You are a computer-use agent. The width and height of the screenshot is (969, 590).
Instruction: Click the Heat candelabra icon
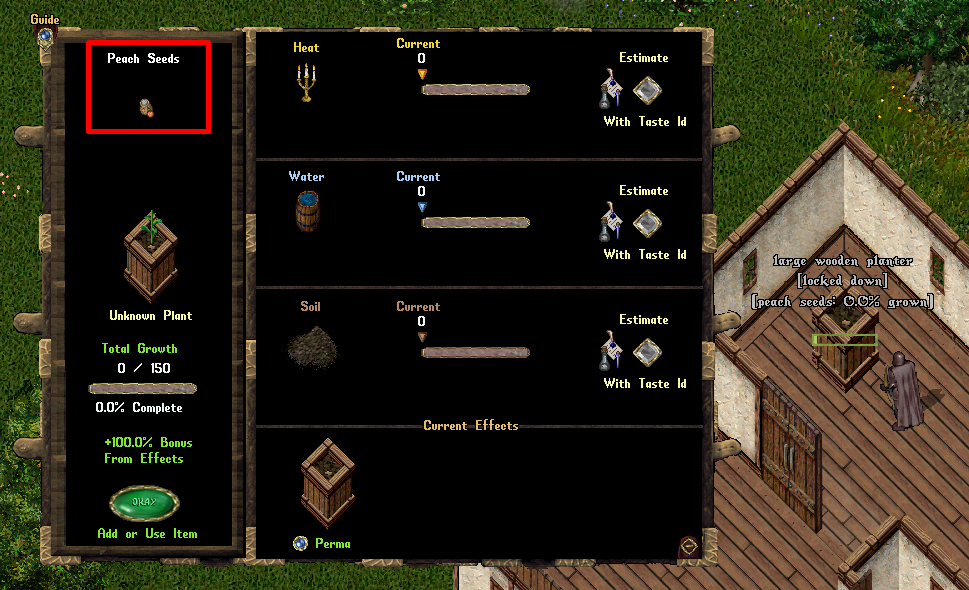pos(306,83)
